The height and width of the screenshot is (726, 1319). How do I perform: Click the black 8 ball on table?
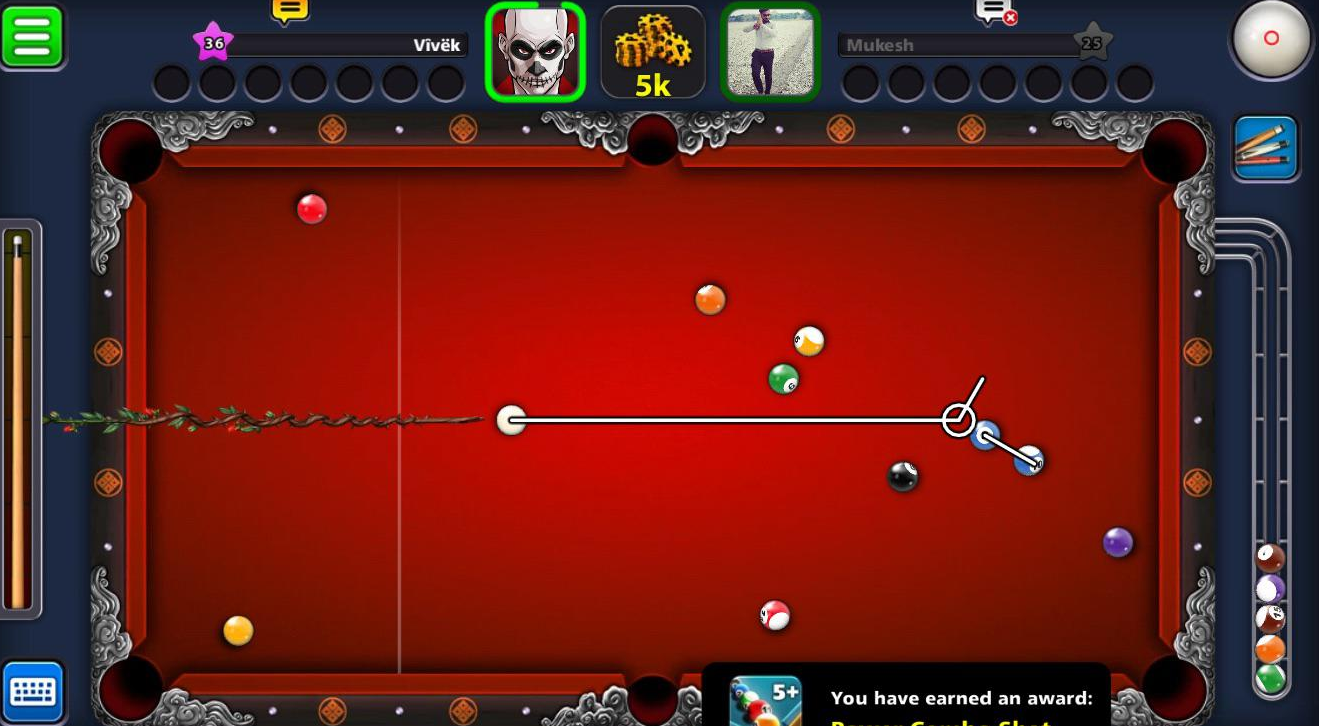pos(902,478)
